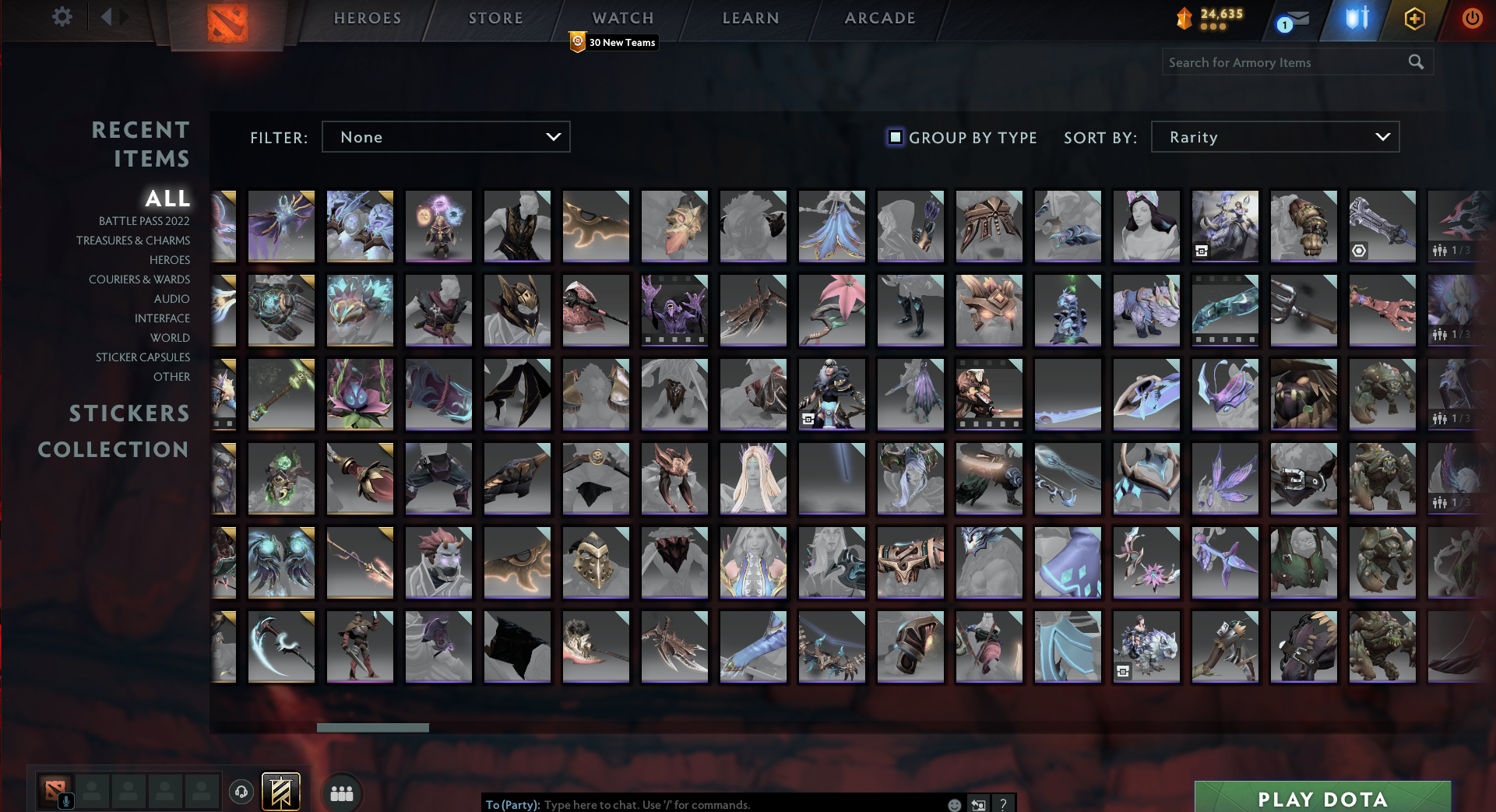The image size is (1496, 812).
Task: Click the magnifying glass search icon
Action: point(1416,62)
